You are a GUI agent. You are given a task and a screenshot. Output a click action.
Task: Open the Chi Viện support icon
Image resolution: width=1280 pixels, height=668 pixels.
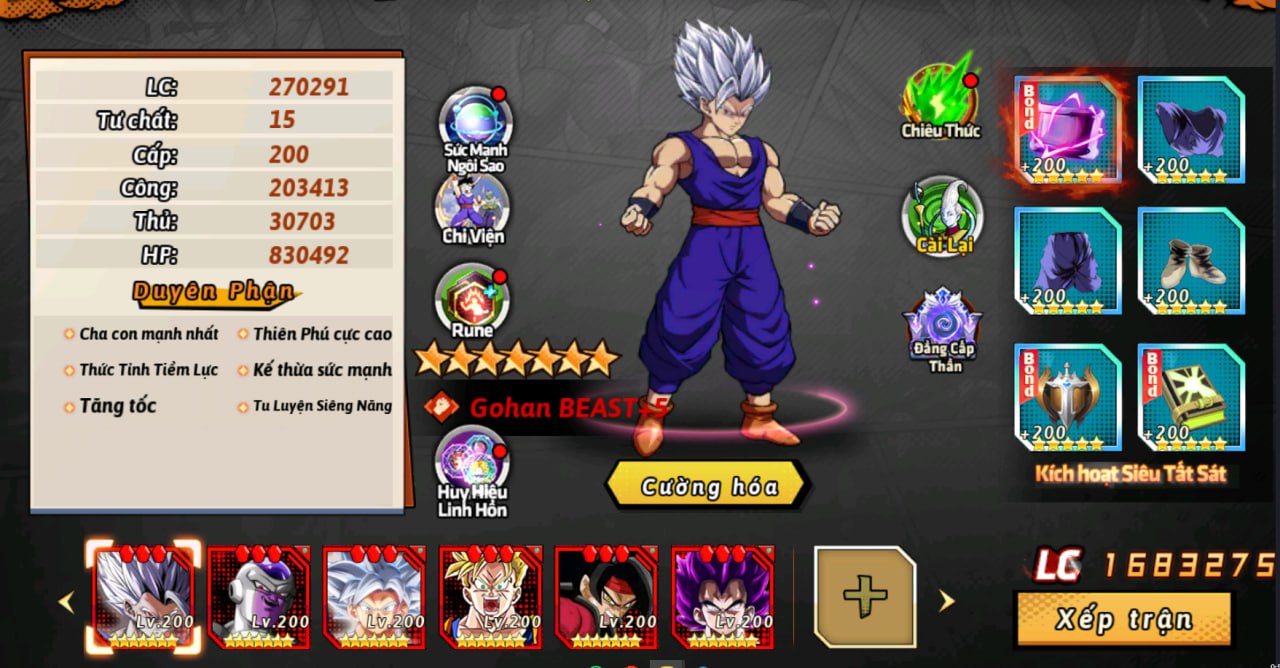coord(473,205)
